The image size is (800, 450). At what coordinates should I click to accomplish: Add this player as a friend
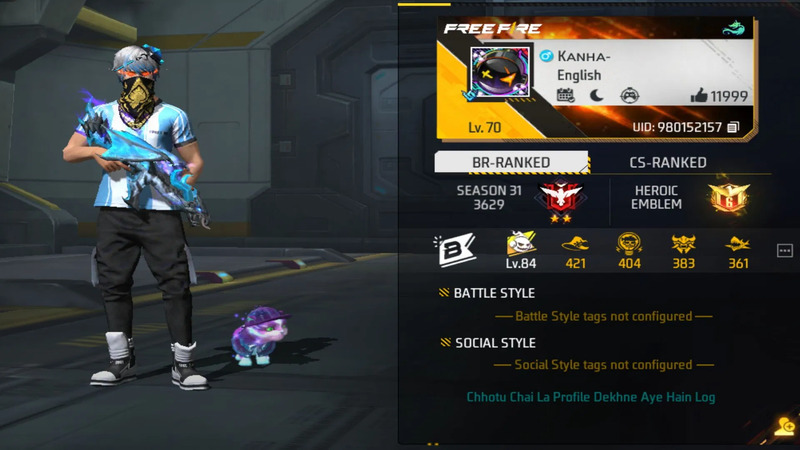coord(785,426)
